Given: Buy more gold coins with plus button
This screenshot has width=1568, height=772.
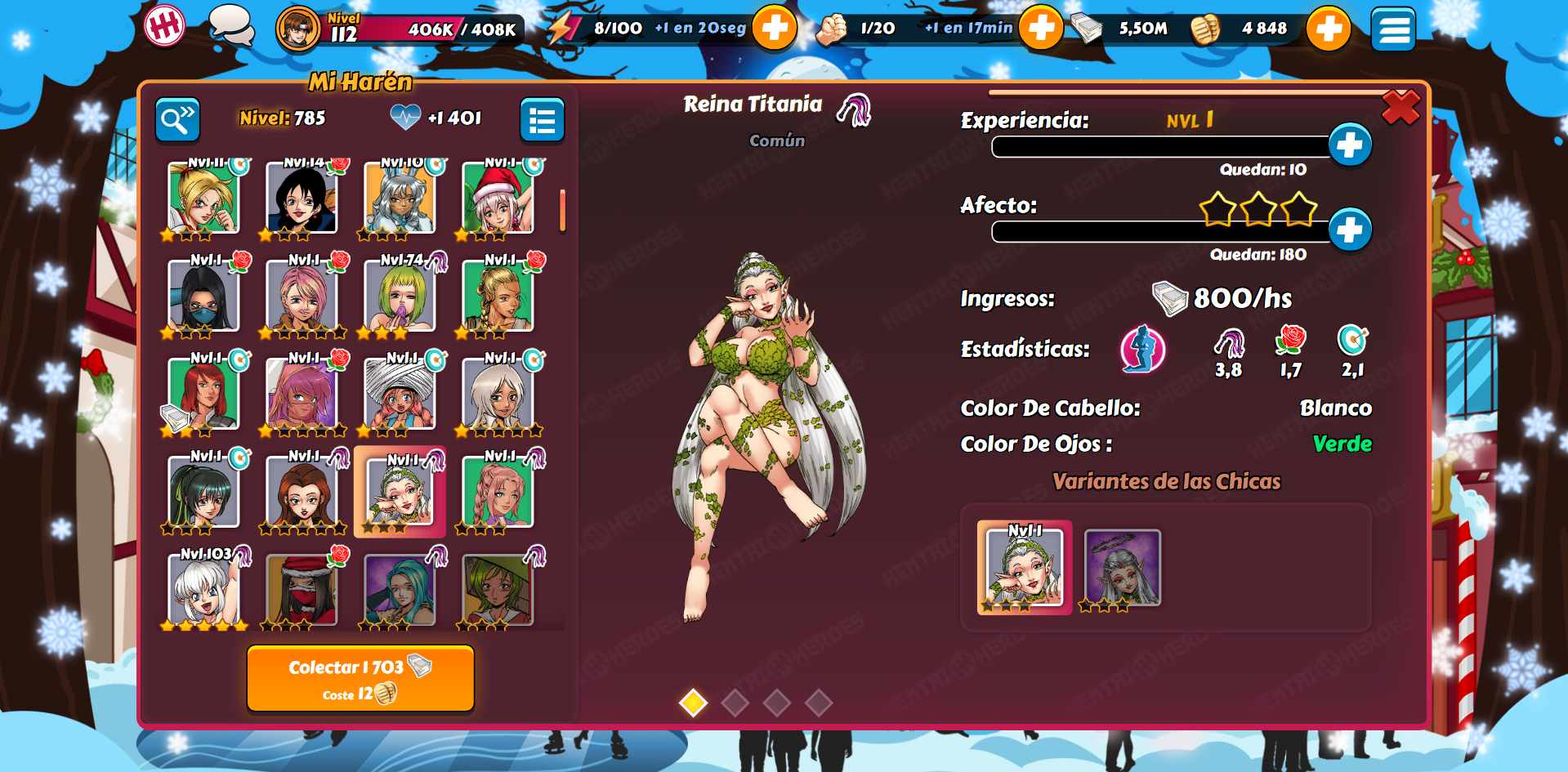Looking at the screenshot, I should [1328, 29].
